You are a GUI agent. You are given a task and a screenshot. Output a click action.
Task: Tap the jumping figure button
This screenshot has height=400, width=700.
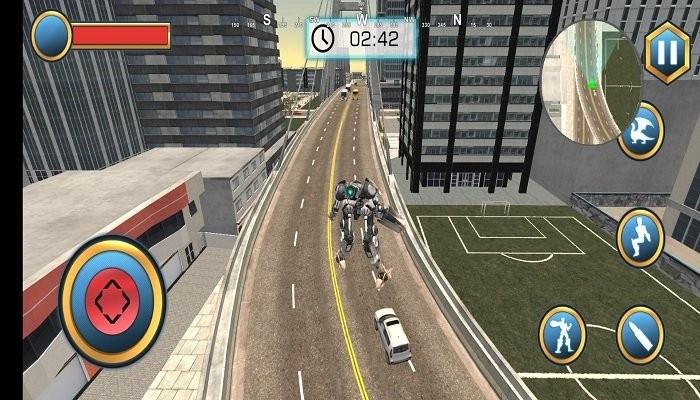coord(641,237)
